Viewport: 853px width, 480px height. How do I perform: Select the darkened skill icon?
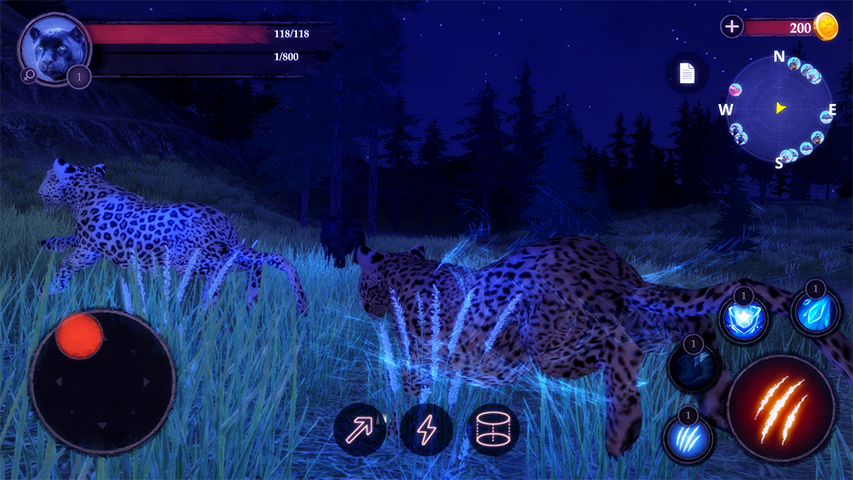(694, 368)
